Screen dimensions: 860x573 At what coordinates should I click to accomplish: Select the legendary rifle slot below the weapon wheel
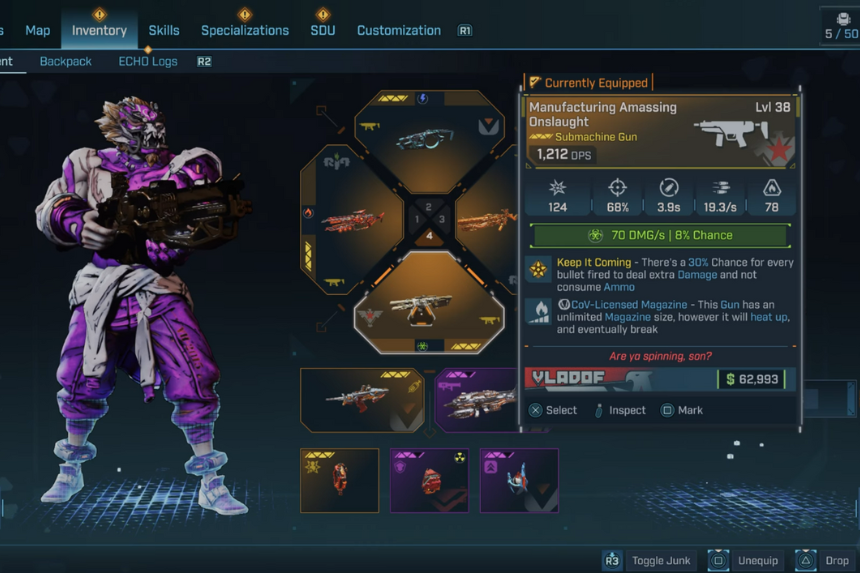click(x=362, y=399)
